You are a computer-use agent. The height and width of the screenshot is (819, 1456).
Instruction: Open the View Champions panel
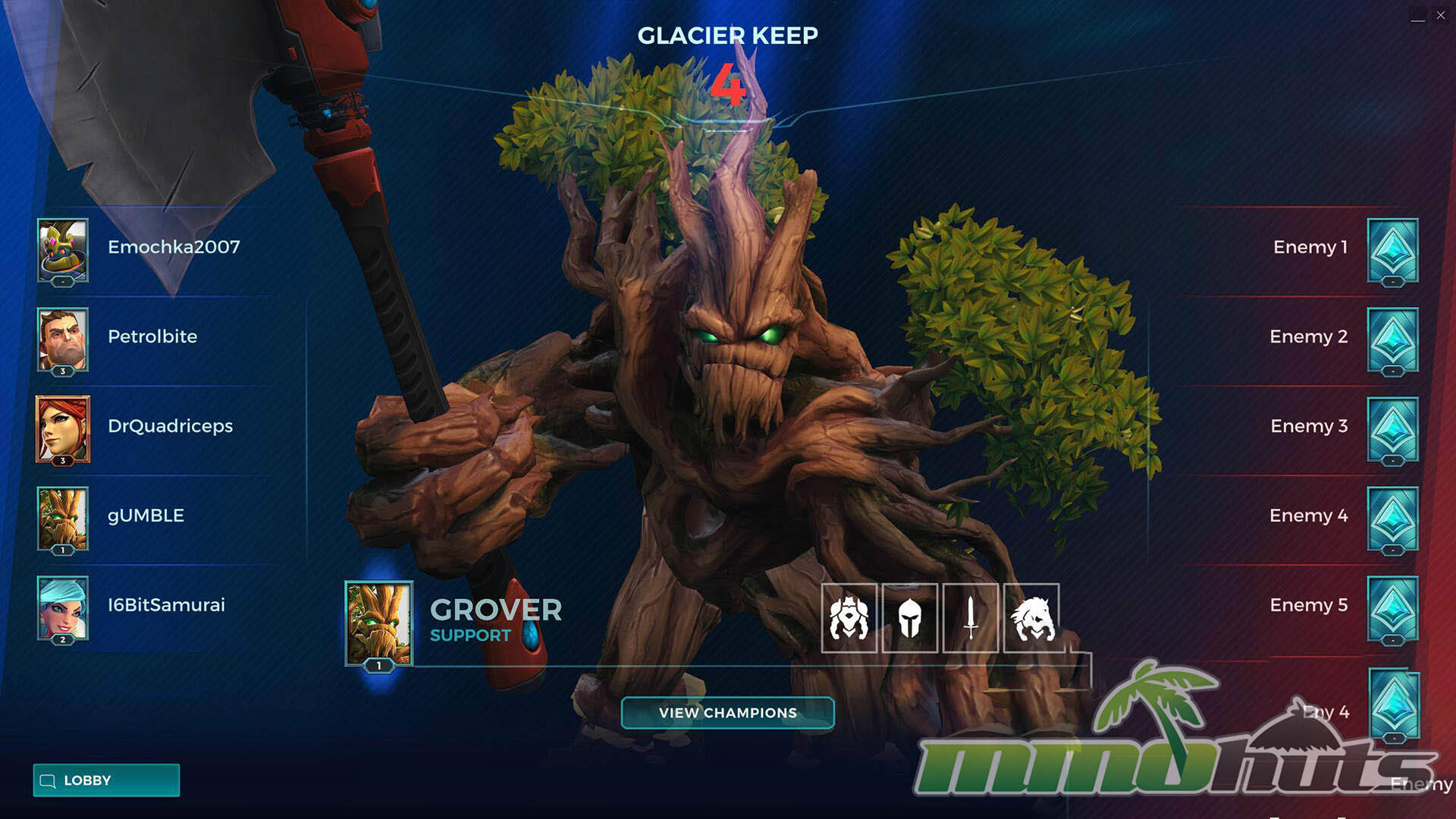tap(727, 713)
